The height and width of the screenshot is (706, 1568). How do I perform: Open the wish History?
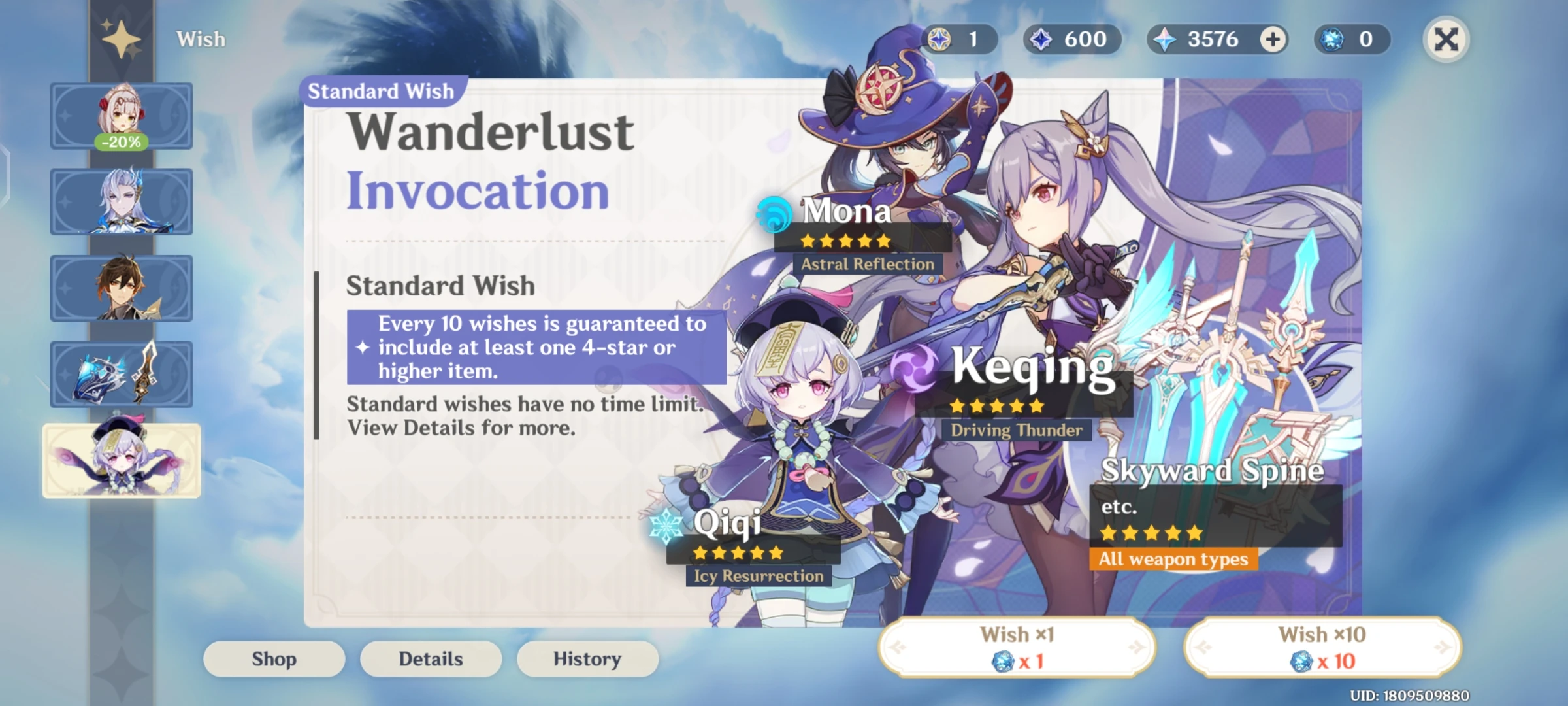coord(587,658)
